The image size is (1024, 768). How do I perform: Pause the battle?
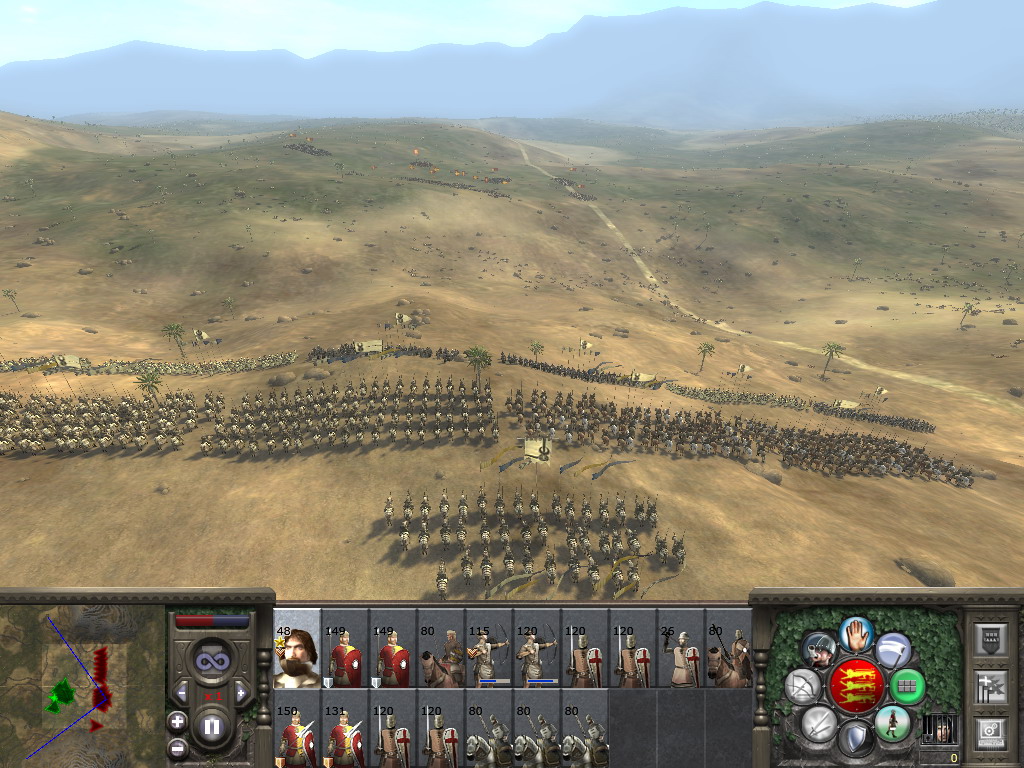211,726
